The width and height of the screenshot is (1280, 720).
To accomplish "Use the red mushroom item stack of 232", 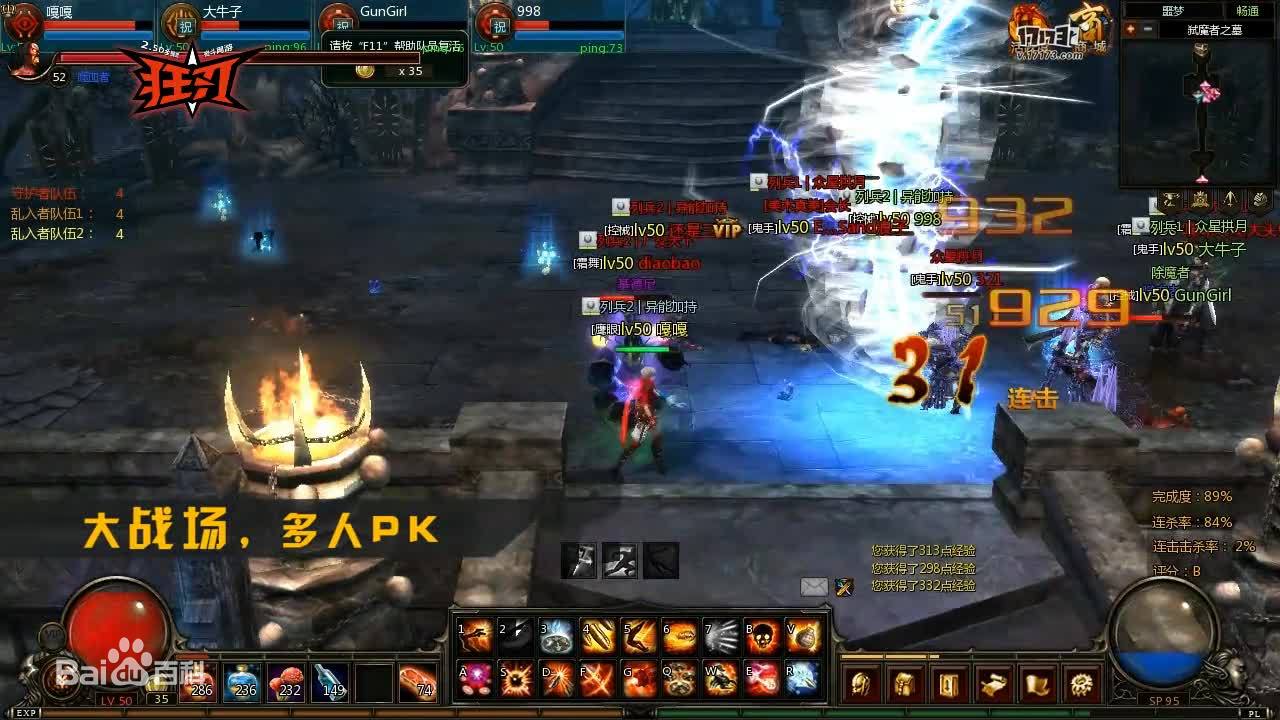I will click(x=286, y=682).
